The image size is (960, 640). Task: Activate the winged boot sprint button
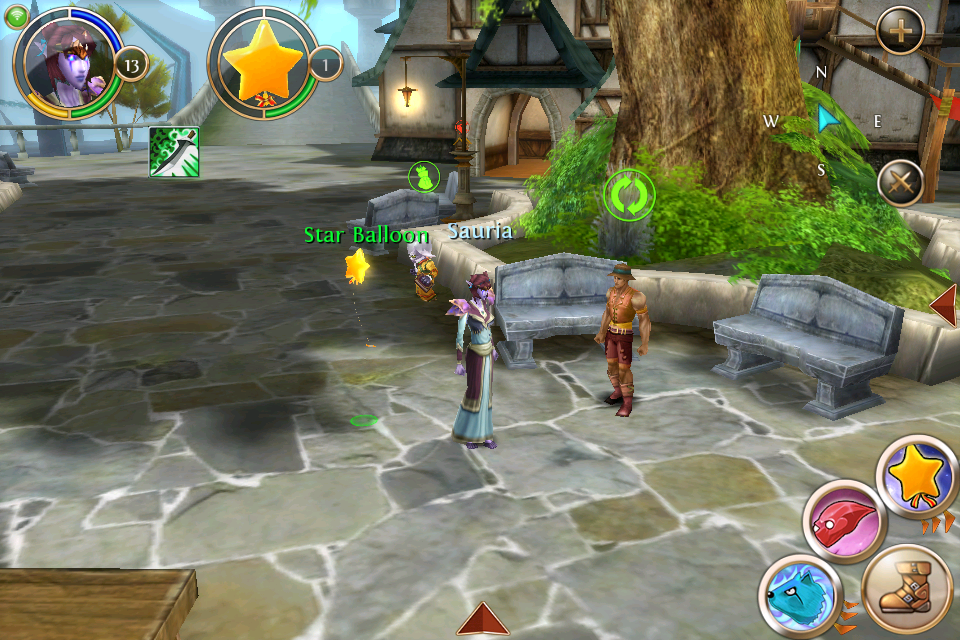(905, 588)
